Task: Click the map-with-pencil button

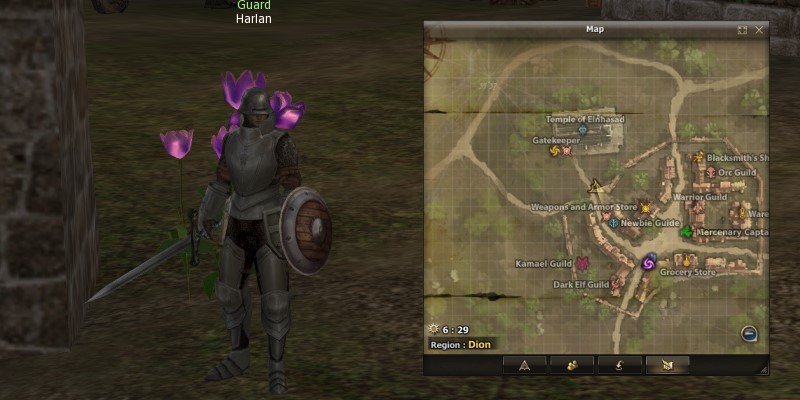Action: pyautogui.click(x=667, y=364)
